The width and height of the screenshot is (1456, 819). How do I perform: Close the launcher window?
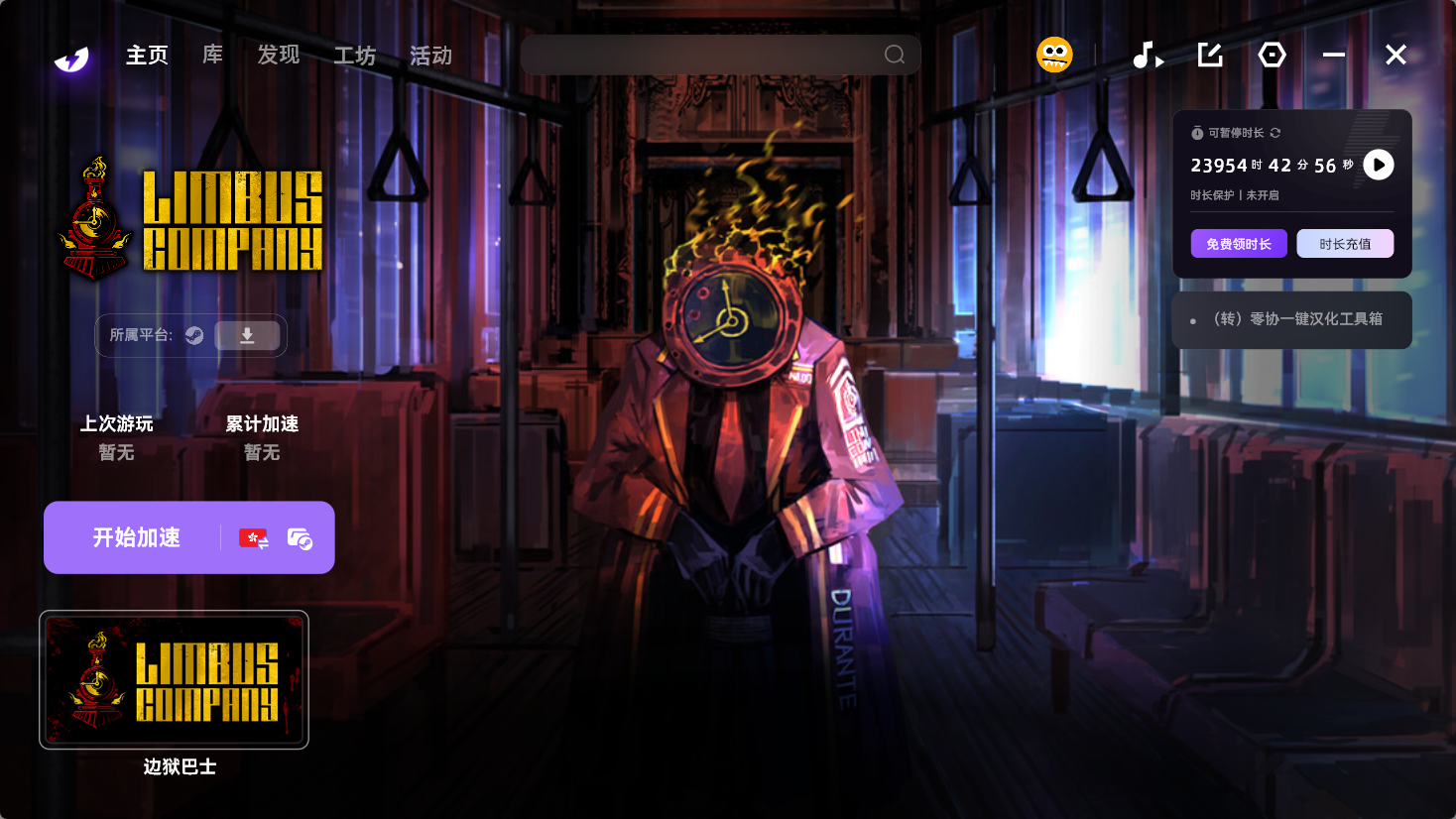click(1395, 55)
